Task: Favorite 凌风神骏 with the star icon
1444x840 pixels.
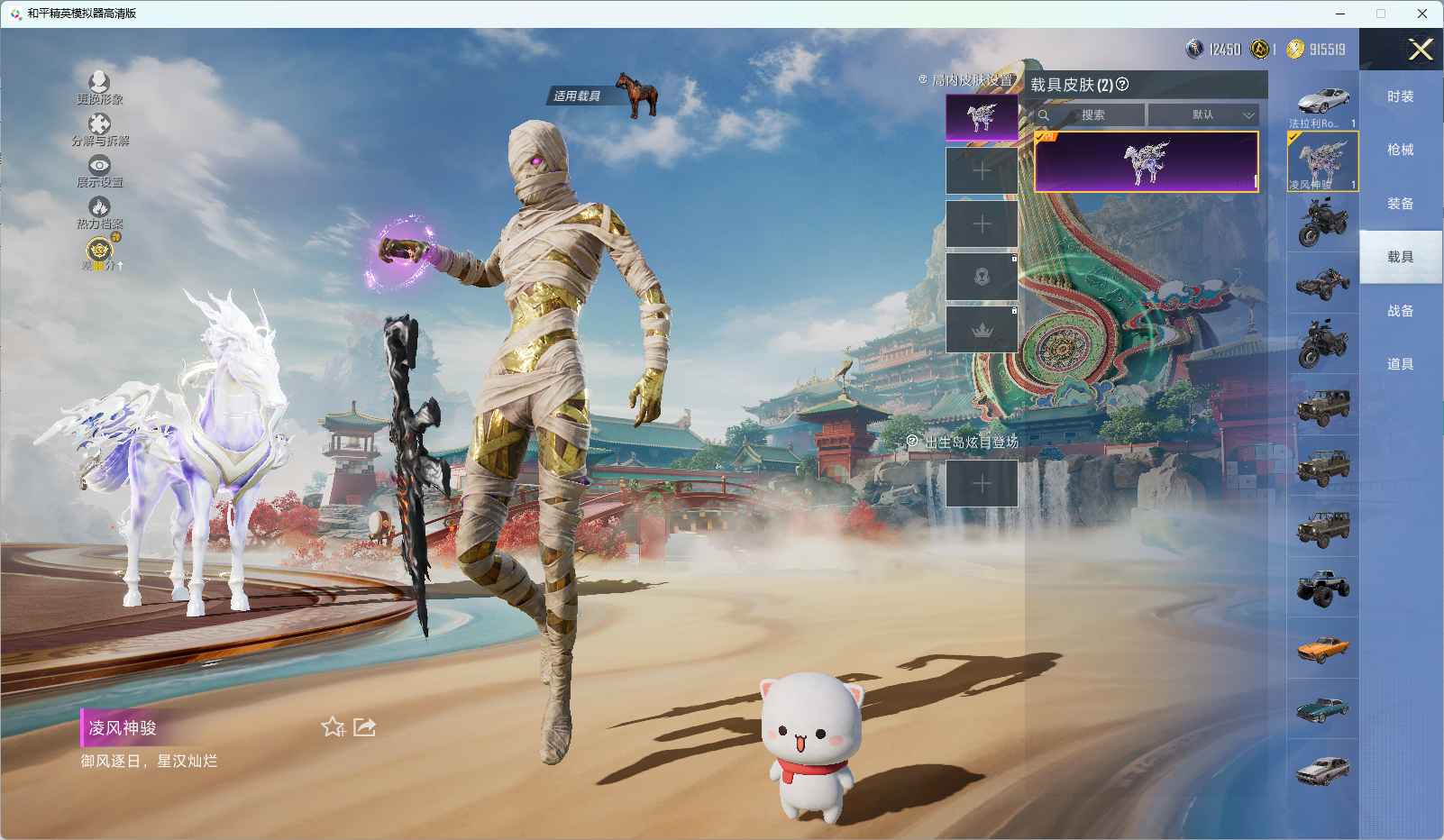Action: click(x=333, y=726)
